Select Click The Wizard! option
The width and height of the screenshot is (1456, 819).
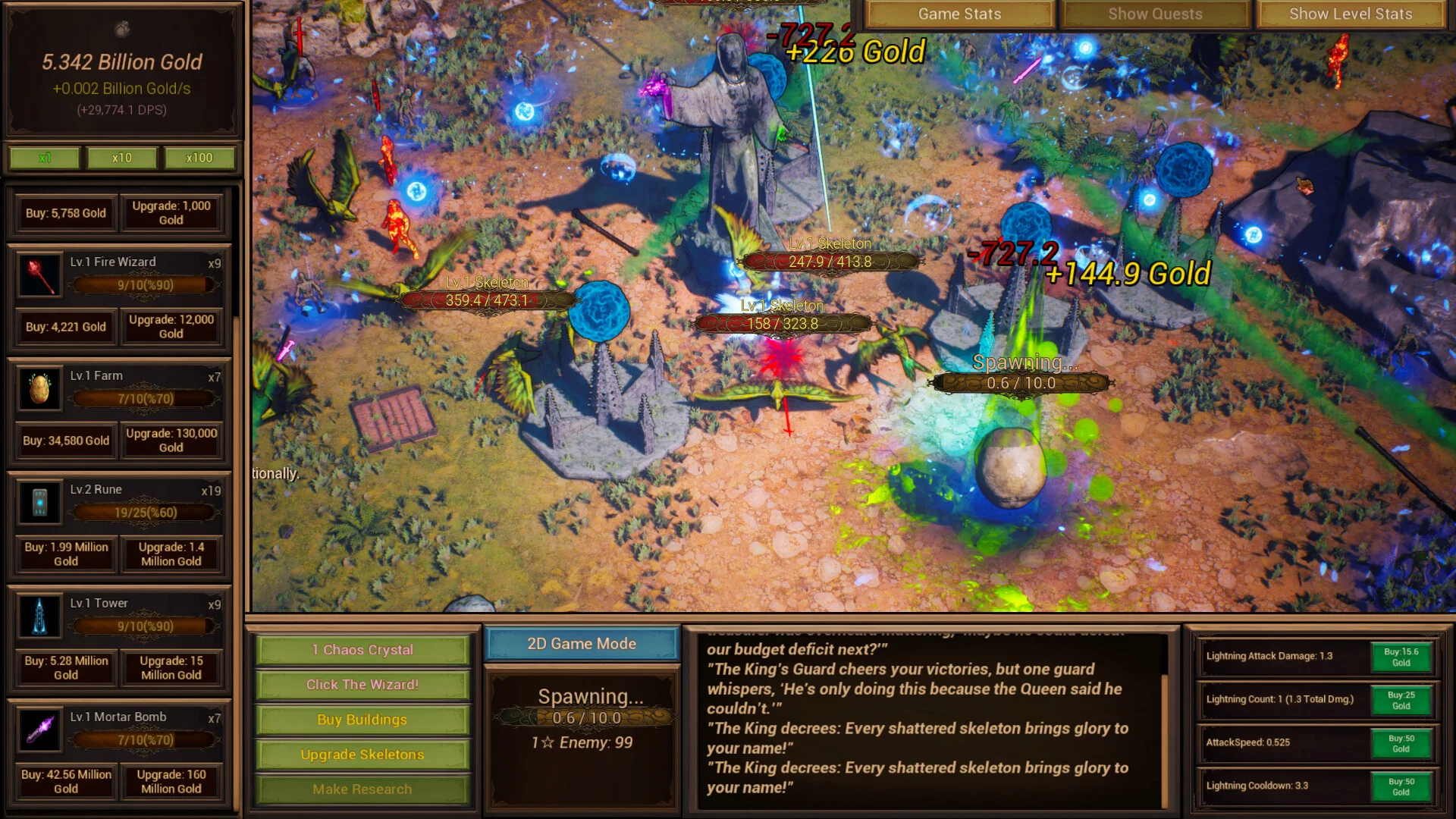point(362,685)
